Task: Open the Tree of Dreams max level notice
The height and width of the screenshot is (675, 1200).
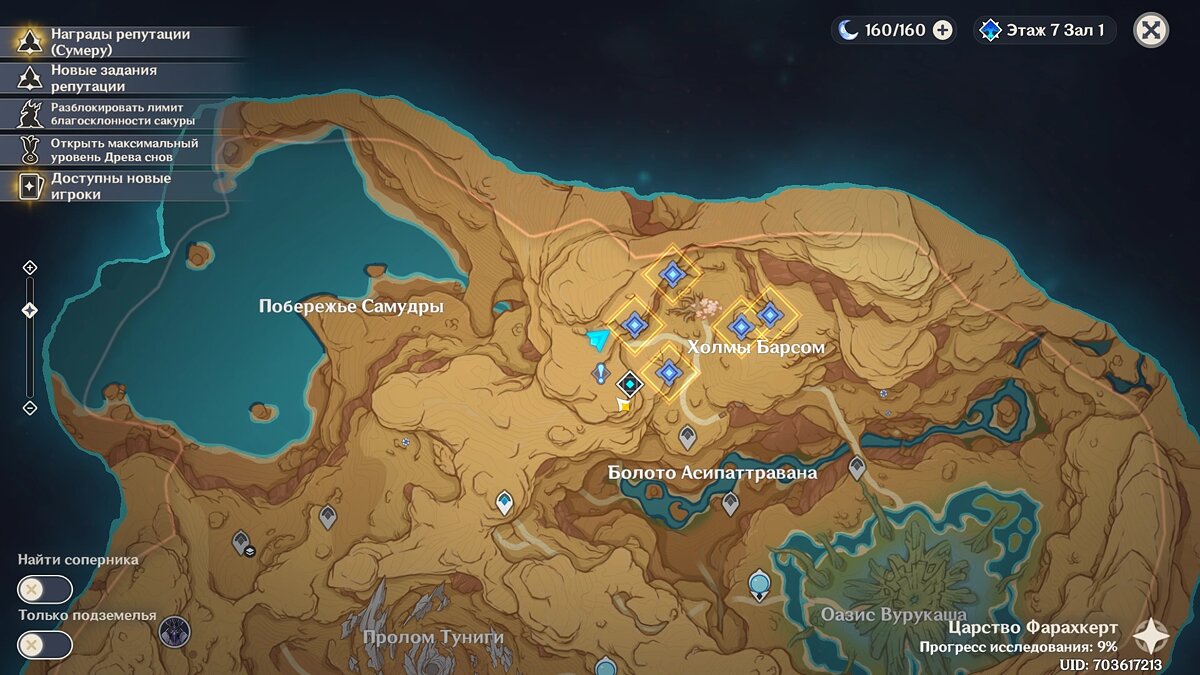Action: 120,150
